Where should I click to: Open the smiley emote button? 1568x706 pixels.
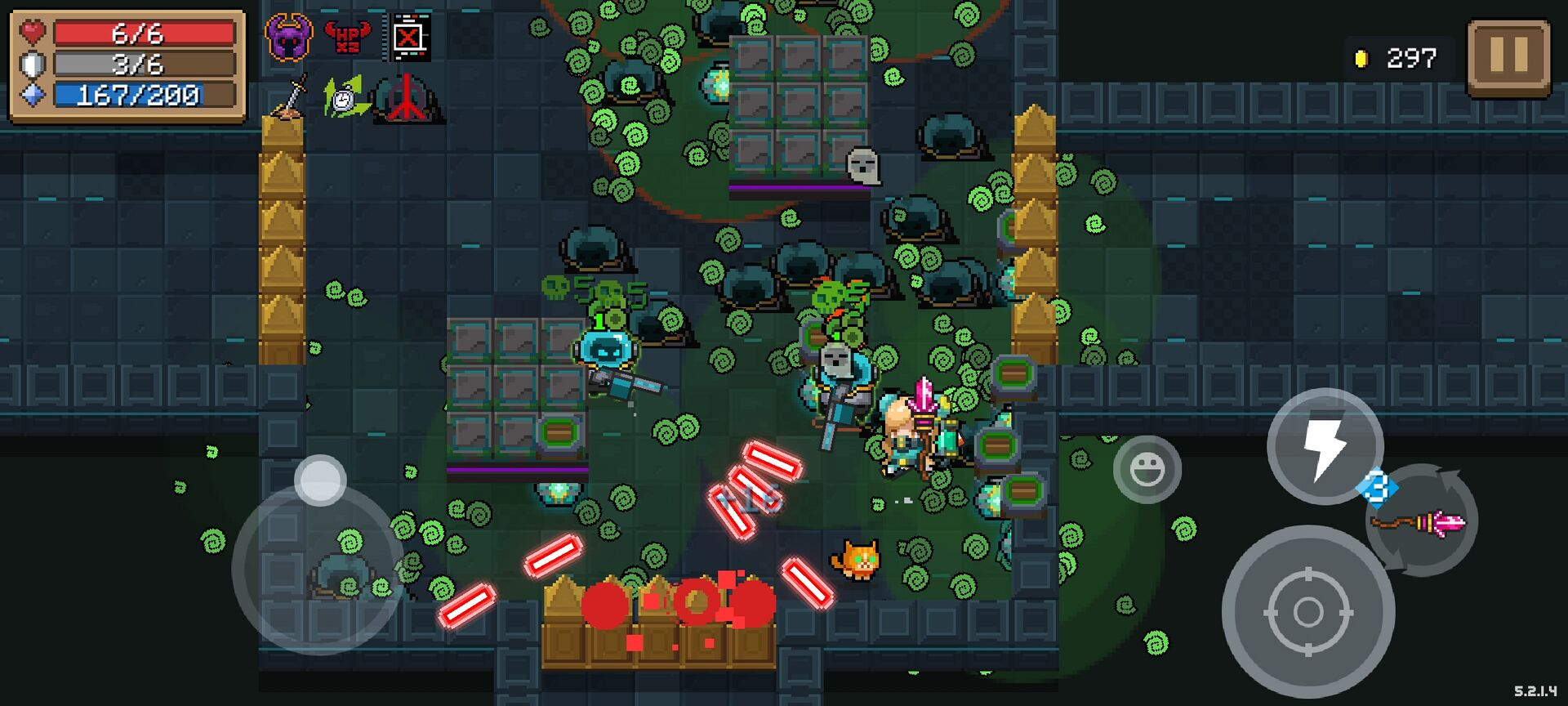[1147, 469]
